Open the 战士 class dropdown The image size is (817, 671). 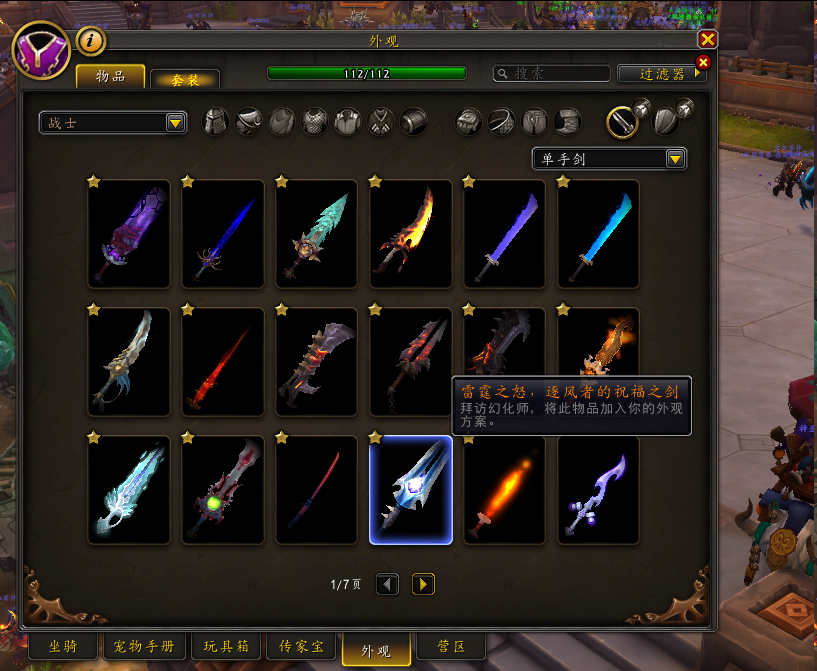click(113, 123)
